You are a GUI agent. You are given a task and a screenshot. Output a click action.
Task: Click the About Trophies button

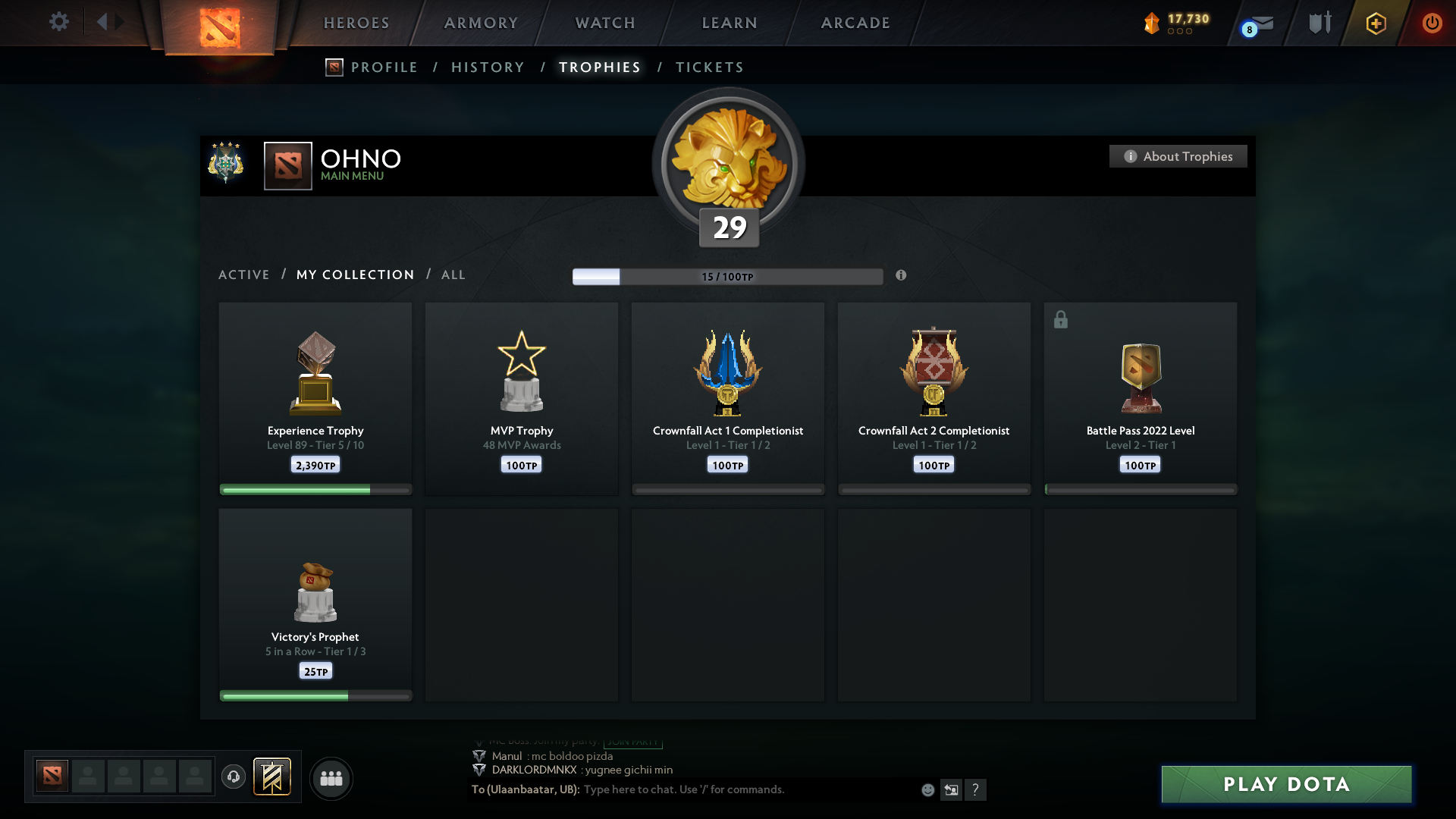[1177, 156]
